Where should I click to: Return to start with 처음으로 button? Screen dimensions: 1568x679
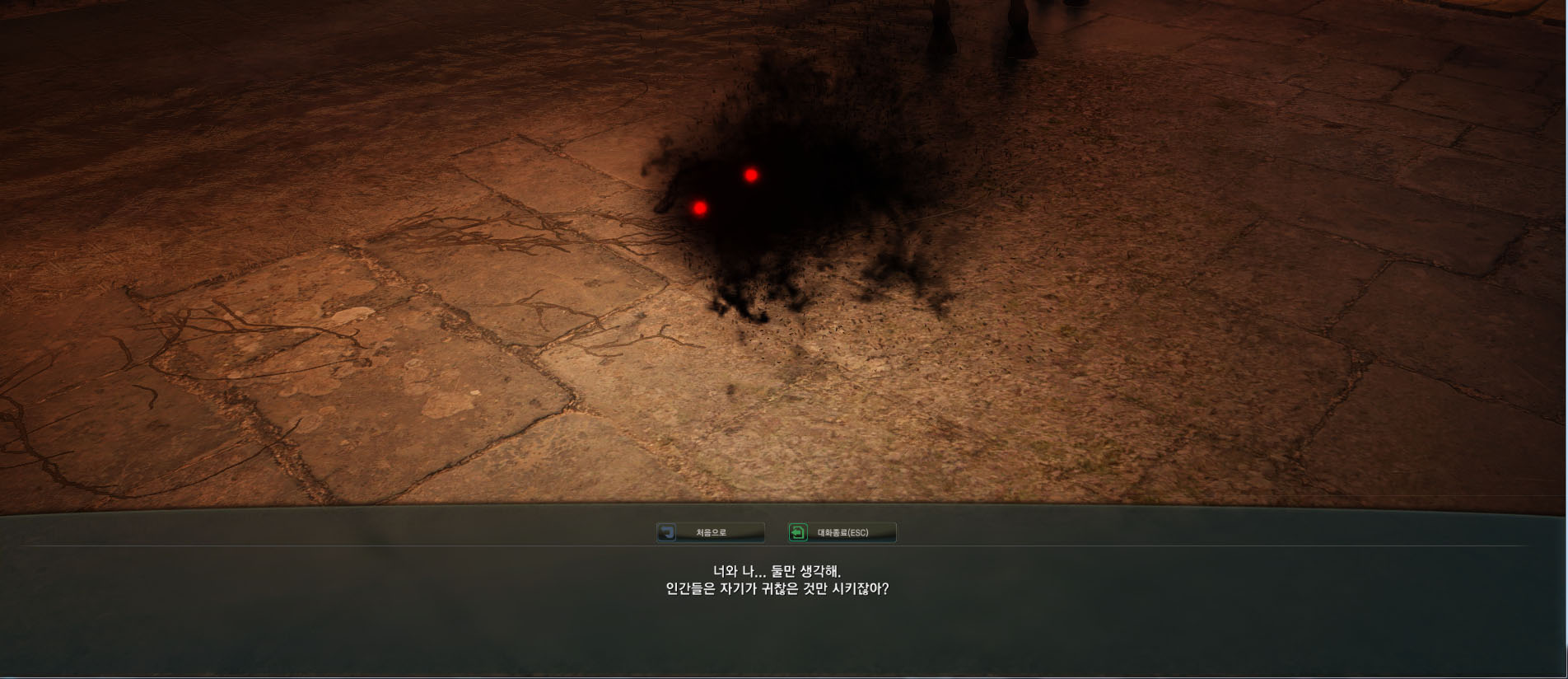[711, 532]
